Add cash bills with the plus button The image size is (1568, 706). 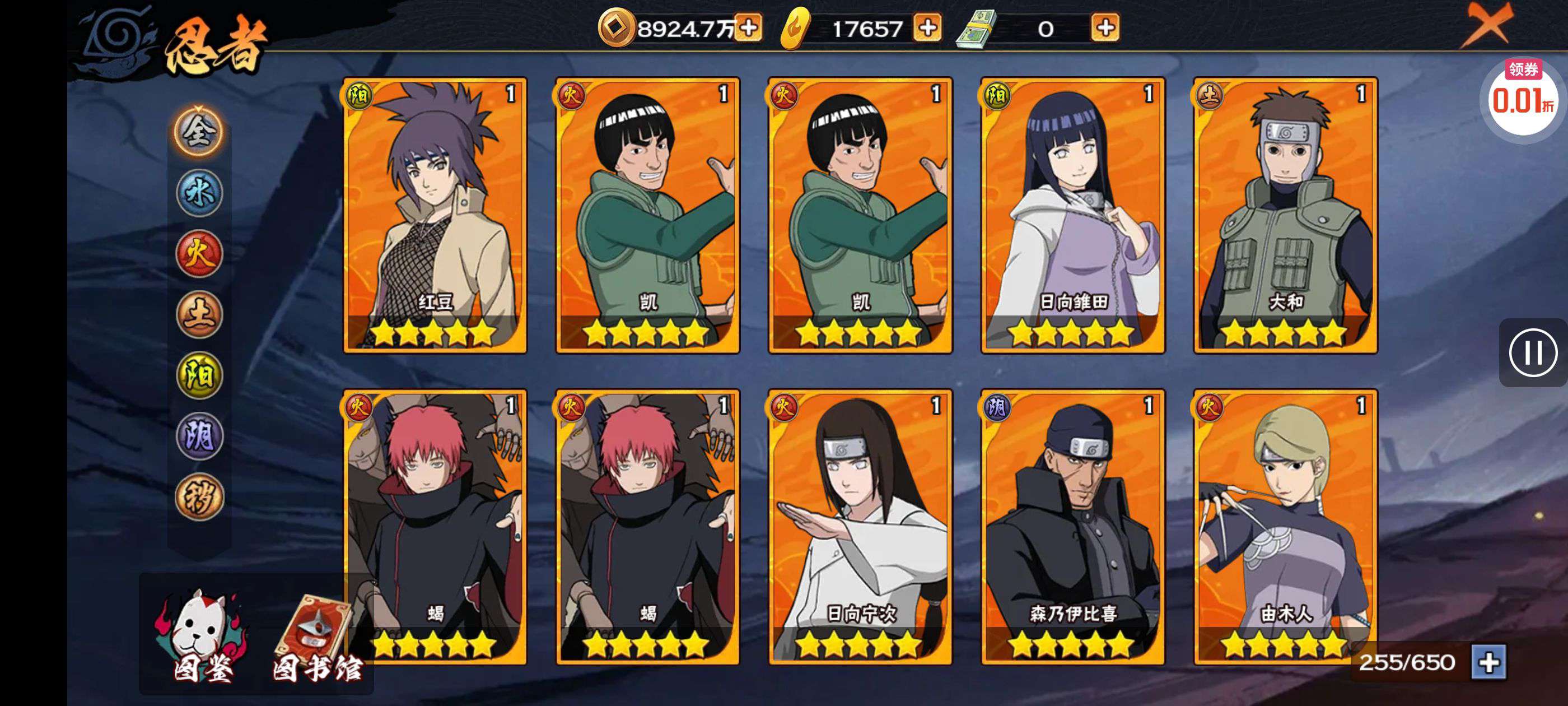click(x=1105, y=28)
